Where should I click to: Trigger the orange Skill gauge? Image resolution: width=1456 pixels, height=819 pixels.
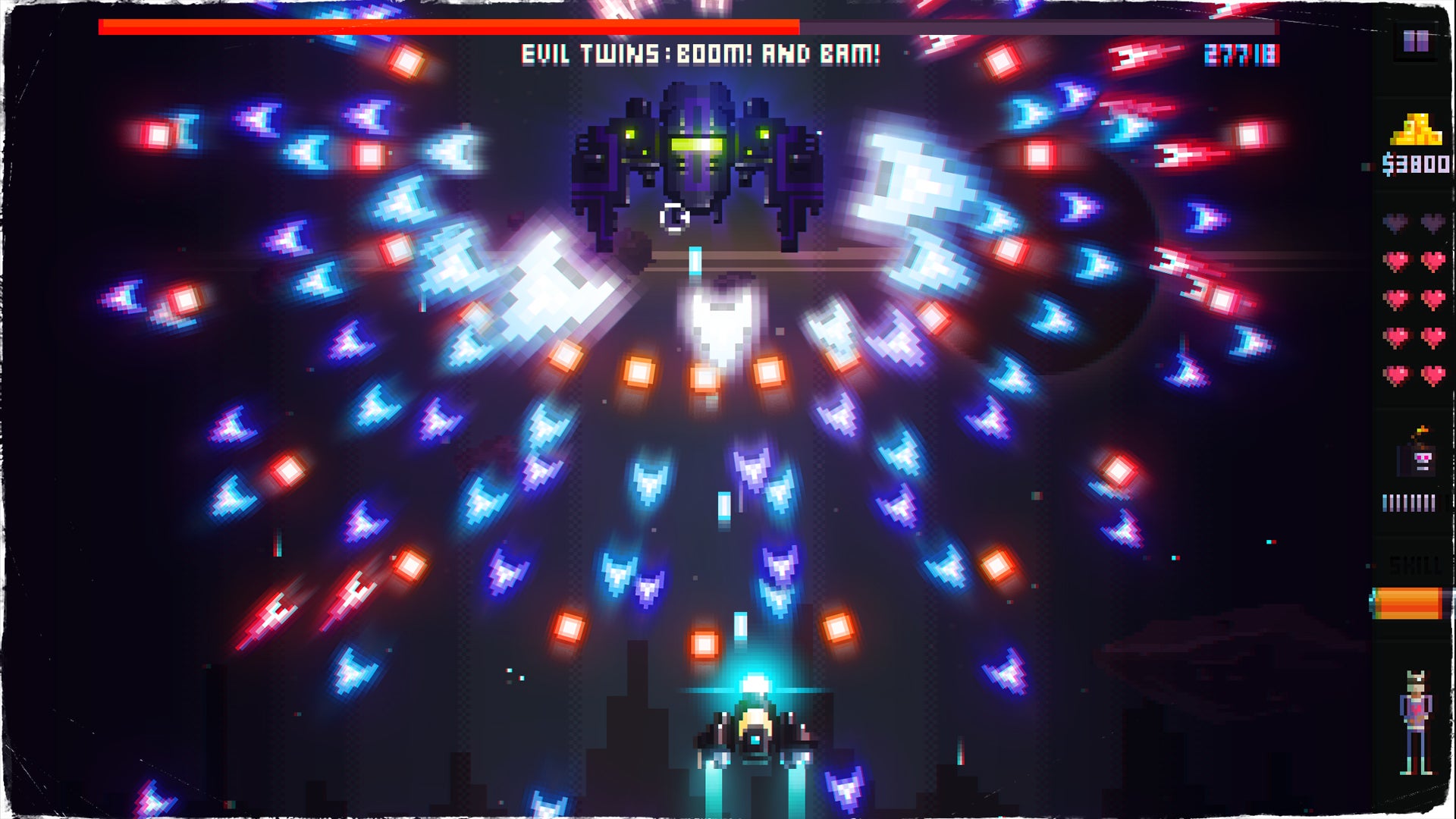pyautogui.click(x=1409, y=604)
